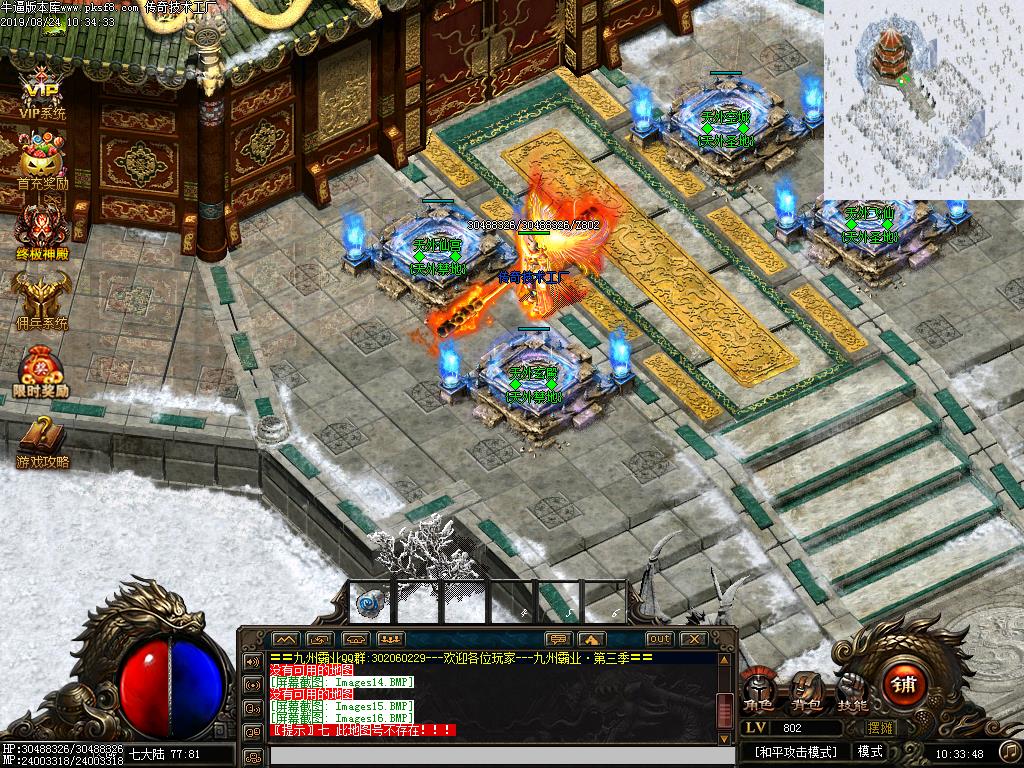
Task: Toggle the 模式 attack mode button
Action: (869, 751)
